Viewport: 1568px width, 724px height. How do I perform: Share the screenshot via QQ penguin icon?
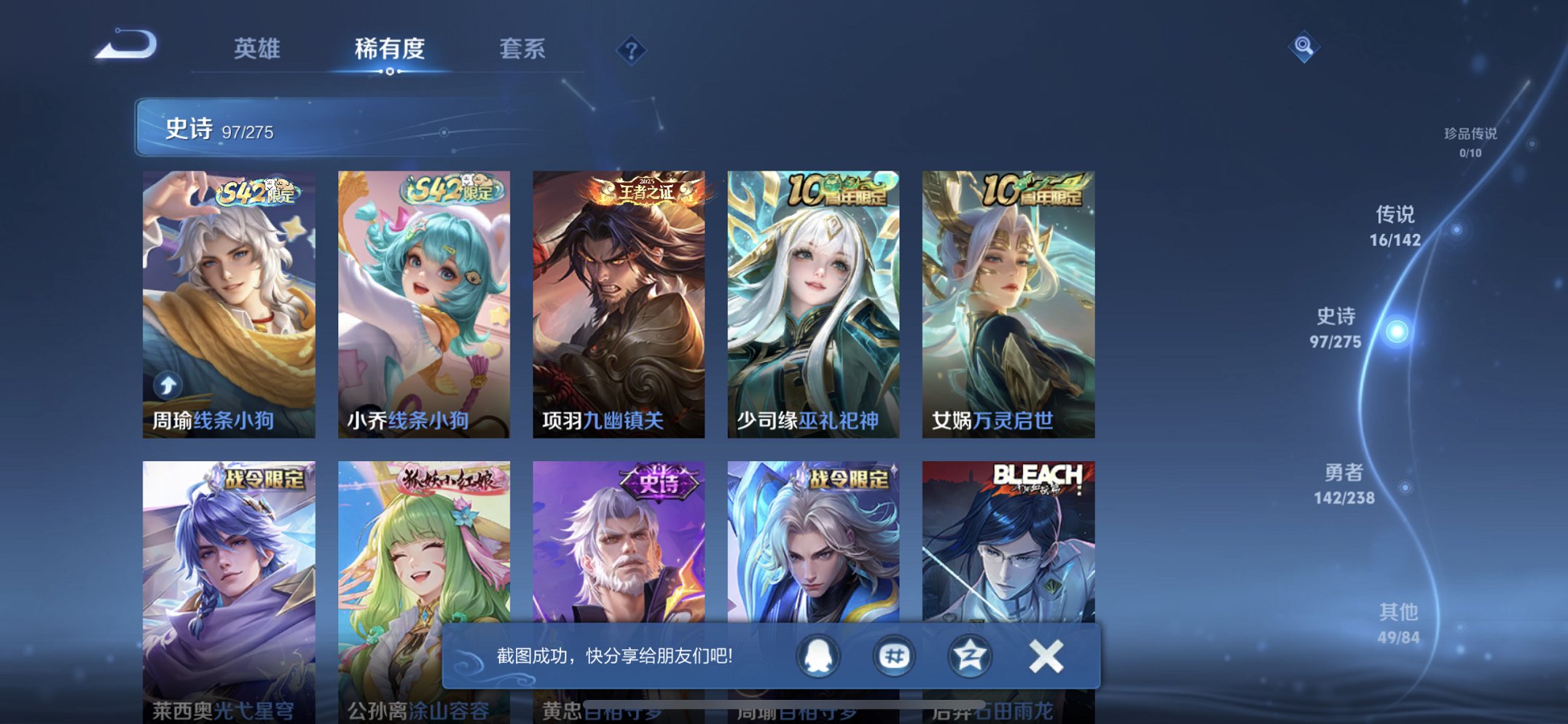pos(818,655)
